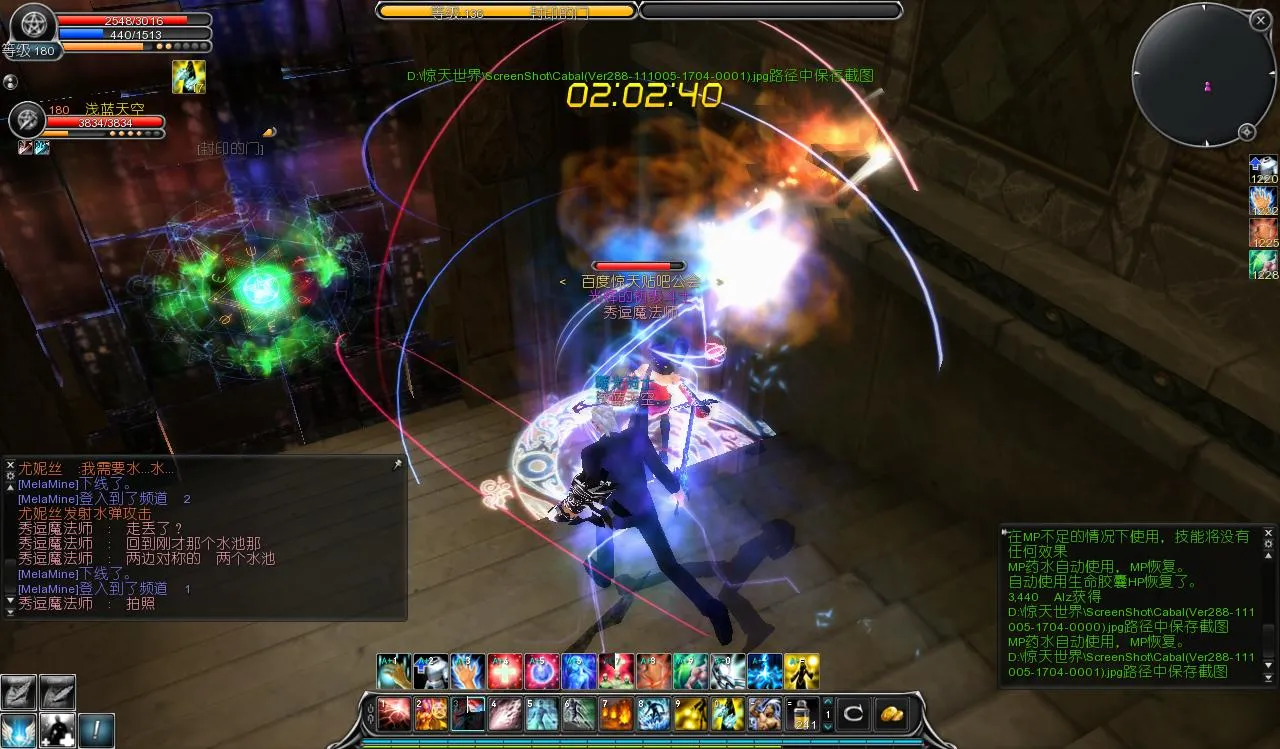Use the potion bottle in the quickslot
Viewport: 1280px width, 749px height.
pyautogui.click(x=801, y=714)
